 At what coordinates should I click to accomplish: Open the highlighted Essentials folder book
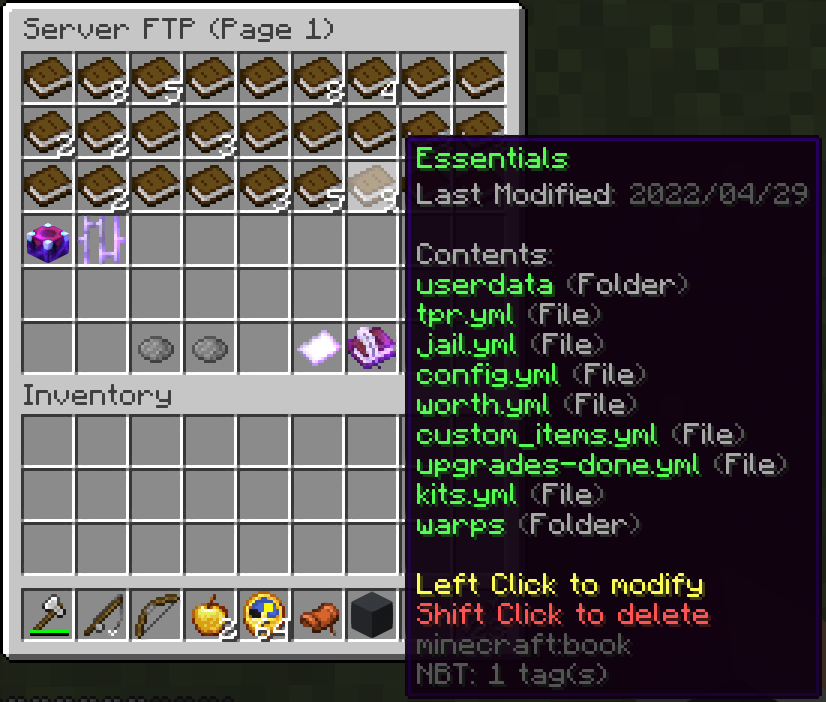tap(372, 185)
